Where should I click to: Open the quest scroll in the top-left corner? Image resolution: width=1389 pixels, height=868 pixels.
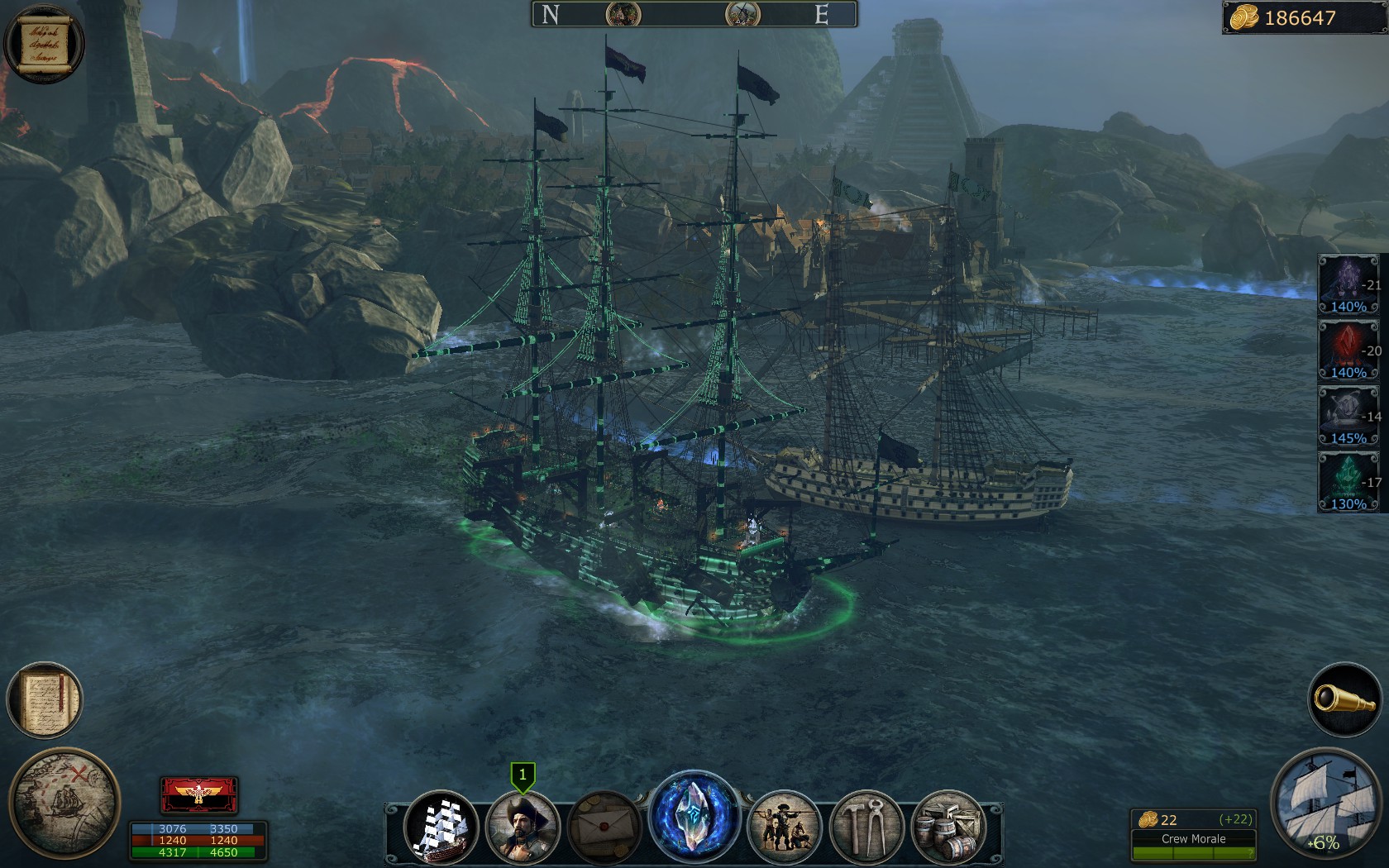[x=43, y=43]
